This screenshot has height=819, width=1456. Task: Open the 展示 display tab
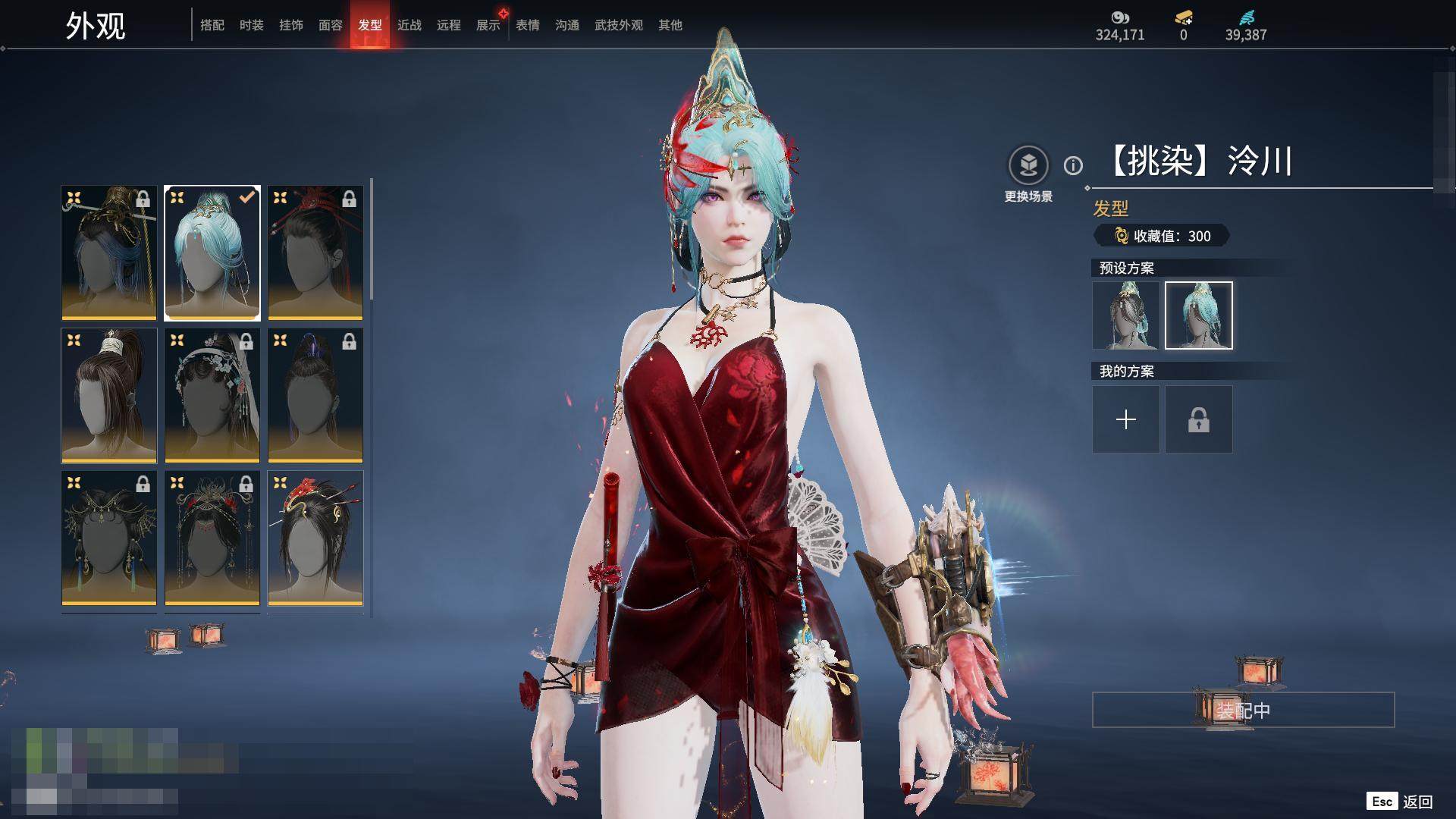(488, 25)
